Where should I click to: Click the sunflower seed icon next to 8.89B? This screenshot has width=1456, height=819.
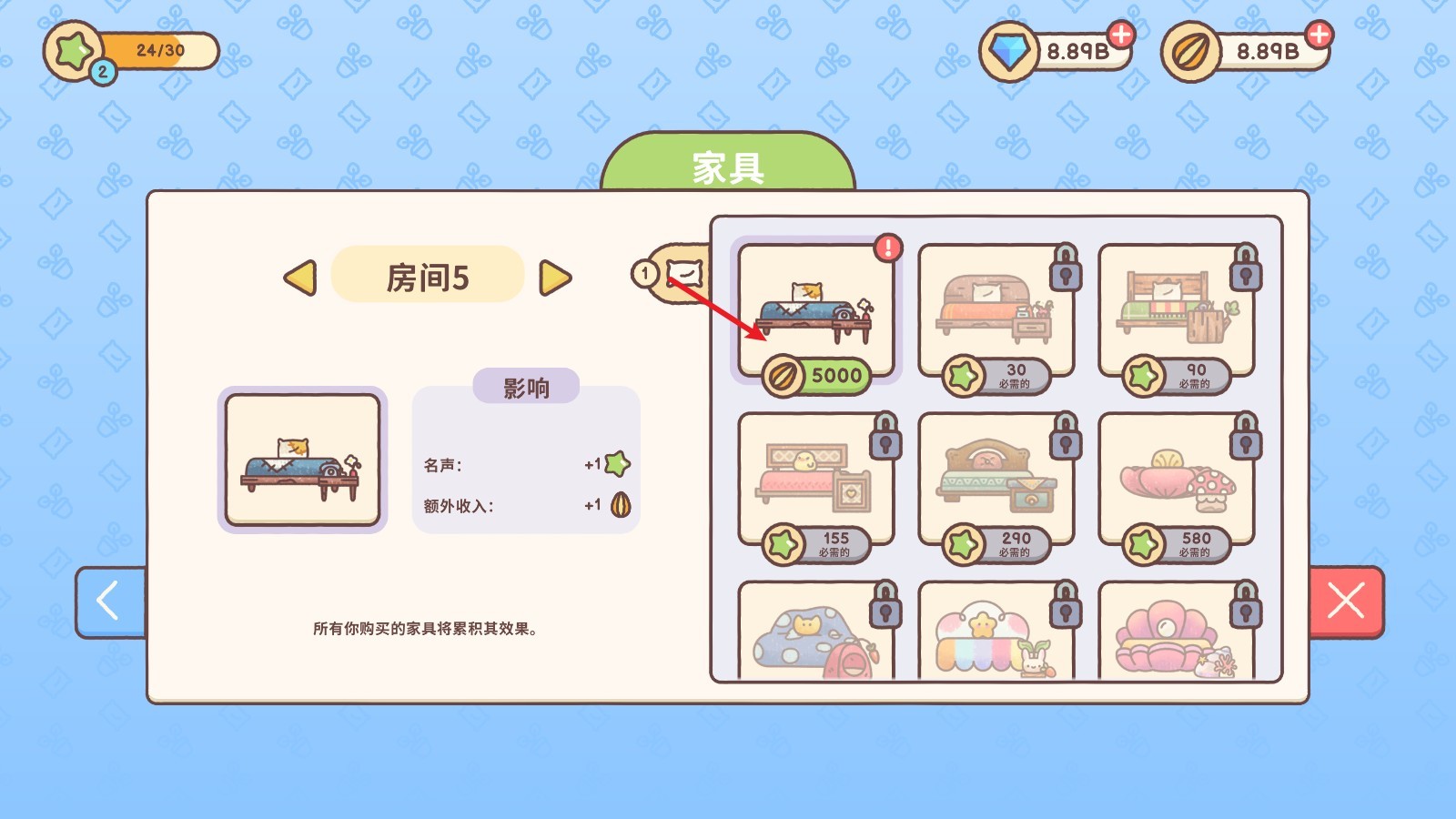pyautogui.click(x=1189, y=52)
